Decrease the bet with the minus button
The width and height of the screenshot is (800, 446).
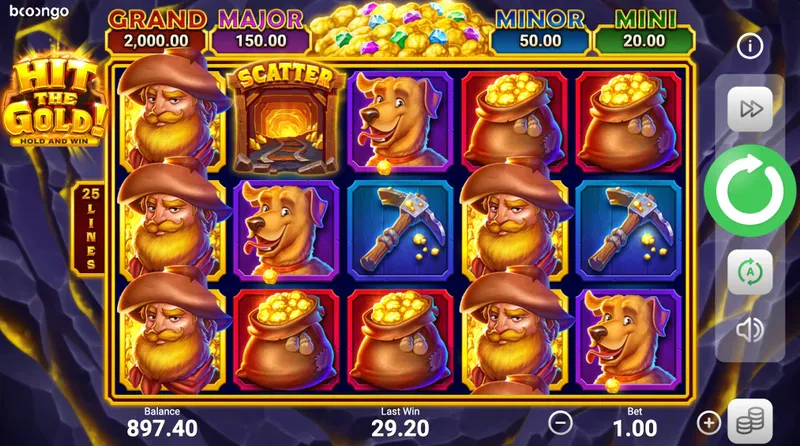[x=562, y=422]
